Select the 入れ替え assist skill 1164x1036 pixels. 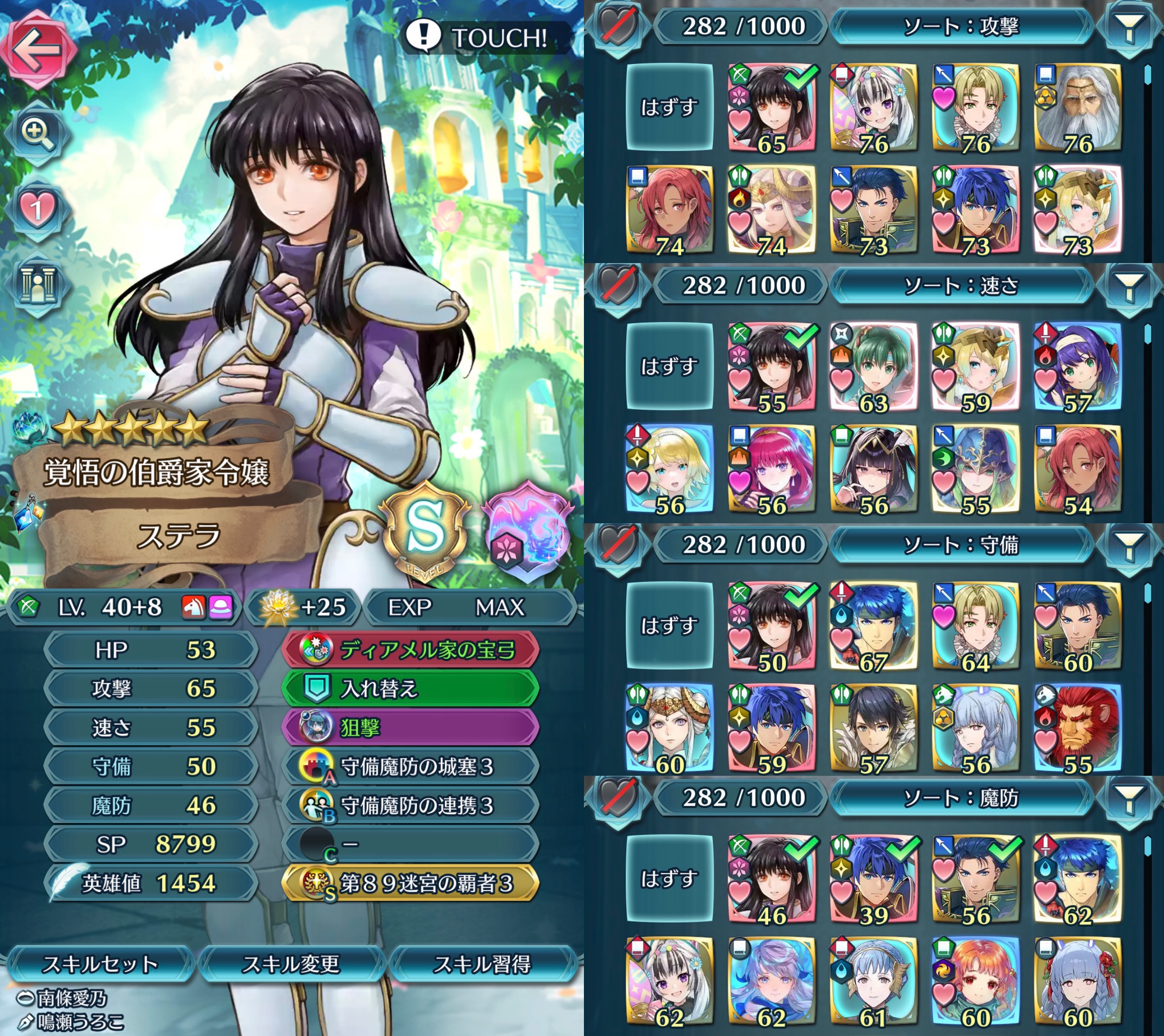click(410, 689)
